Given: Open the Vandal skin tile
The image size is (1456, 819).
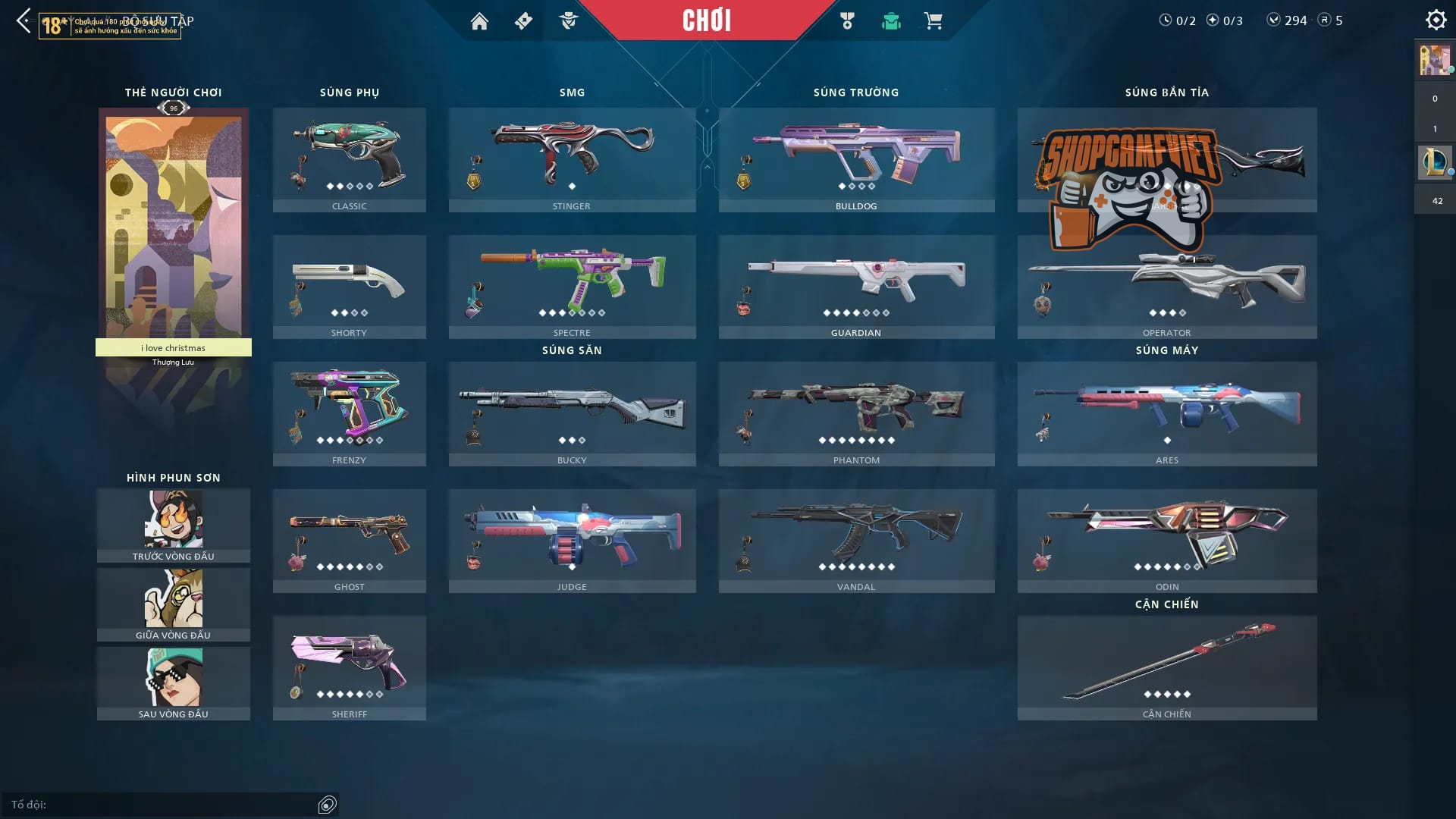Looking at the screenshot, I should pyautogui.click(x=855, y=538).
